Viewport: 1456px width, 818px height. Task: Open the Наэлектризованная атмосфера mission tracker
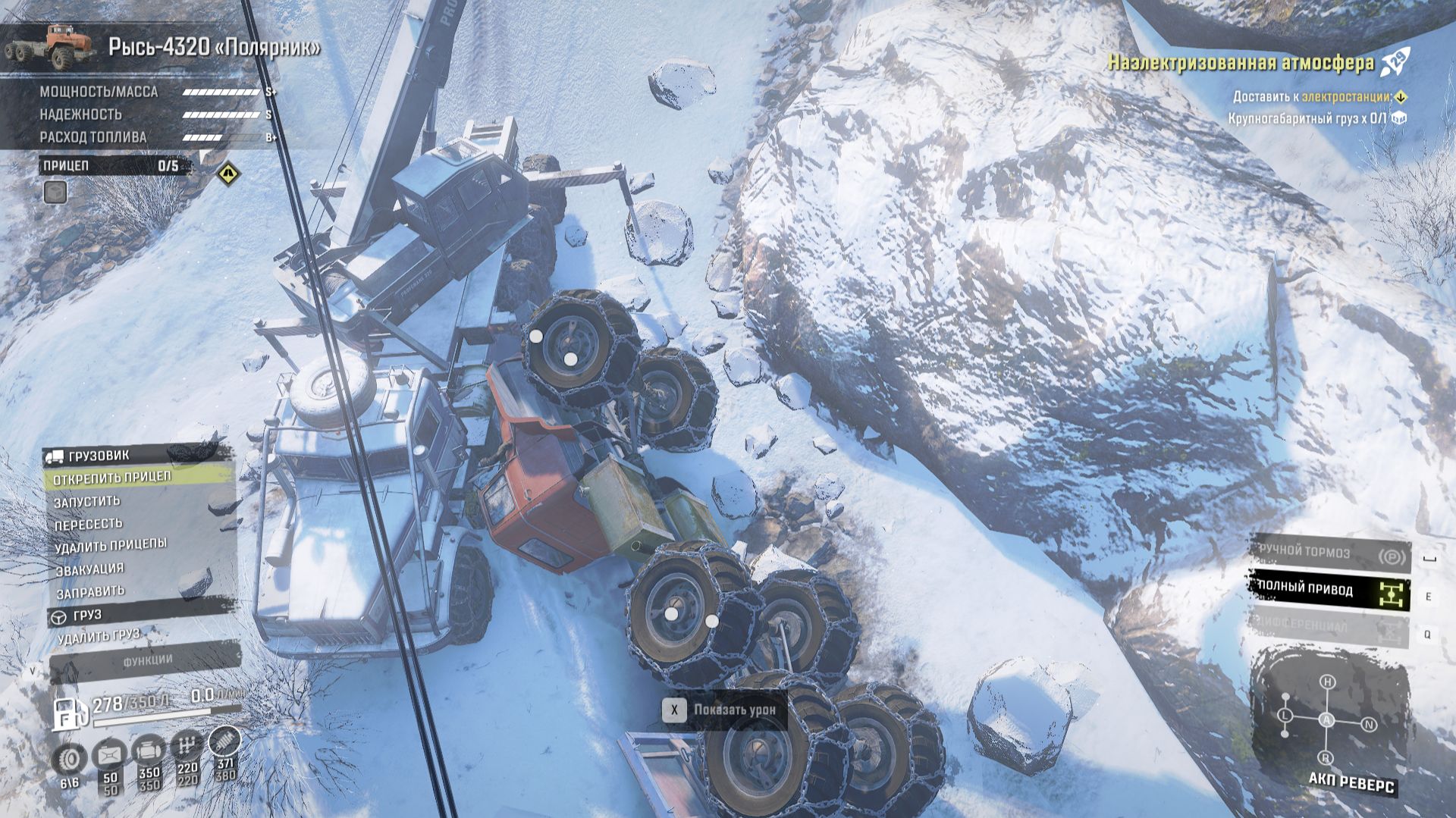[x=1241, y=62]
